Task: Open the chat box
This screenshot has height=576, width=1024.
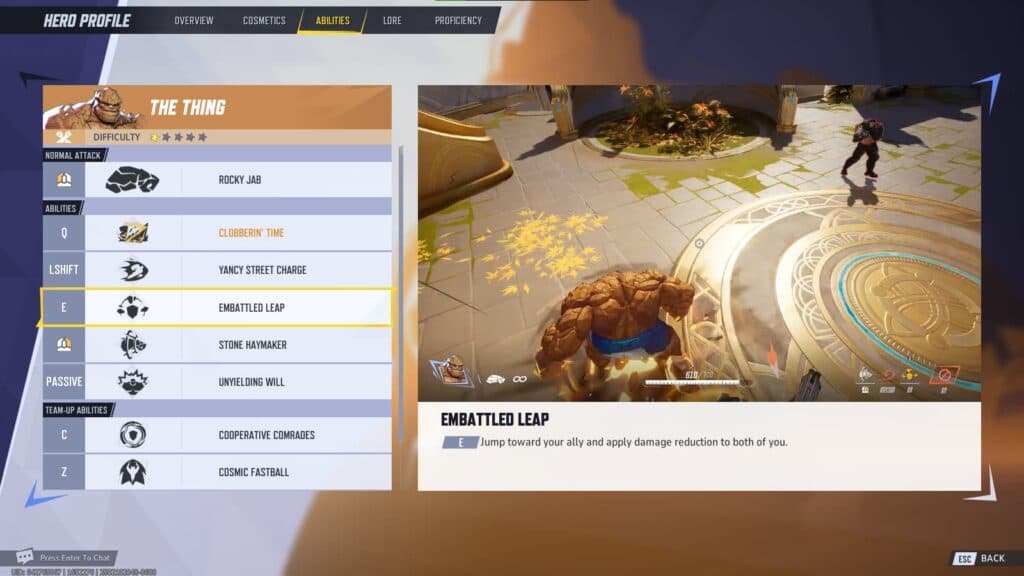Action: 75,557
